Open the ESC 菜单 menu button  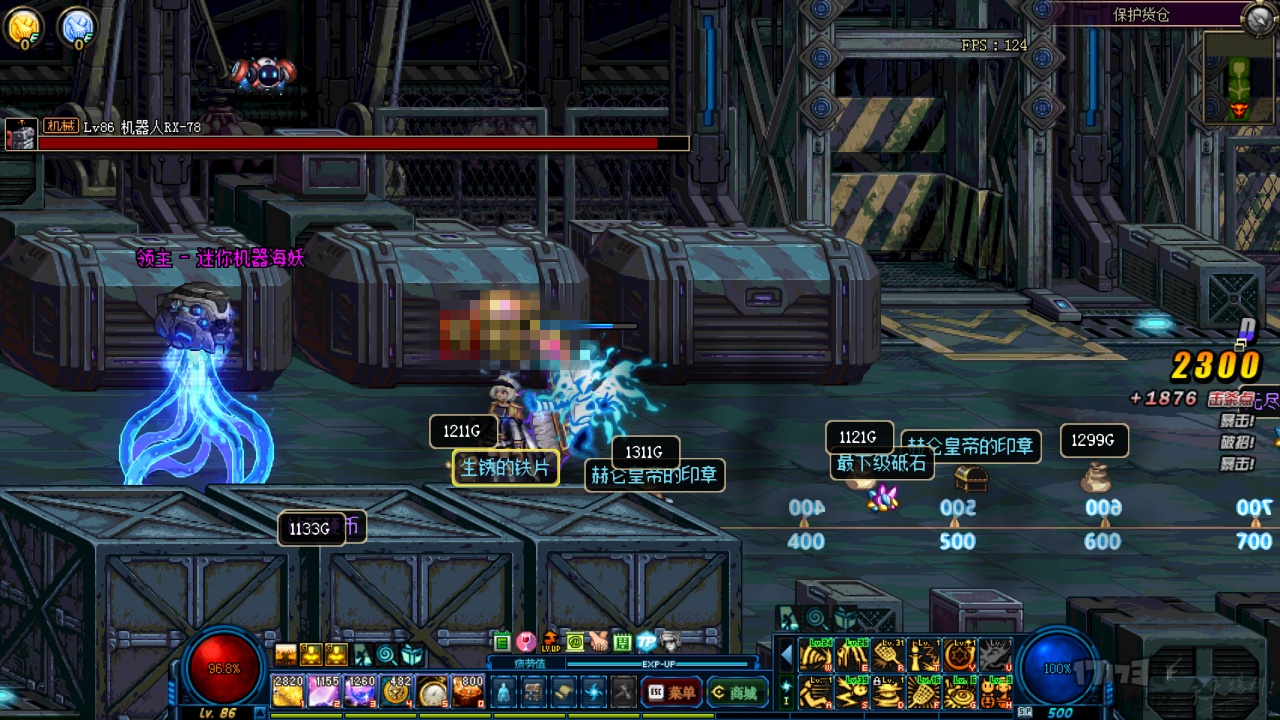[x=671, y=691]
